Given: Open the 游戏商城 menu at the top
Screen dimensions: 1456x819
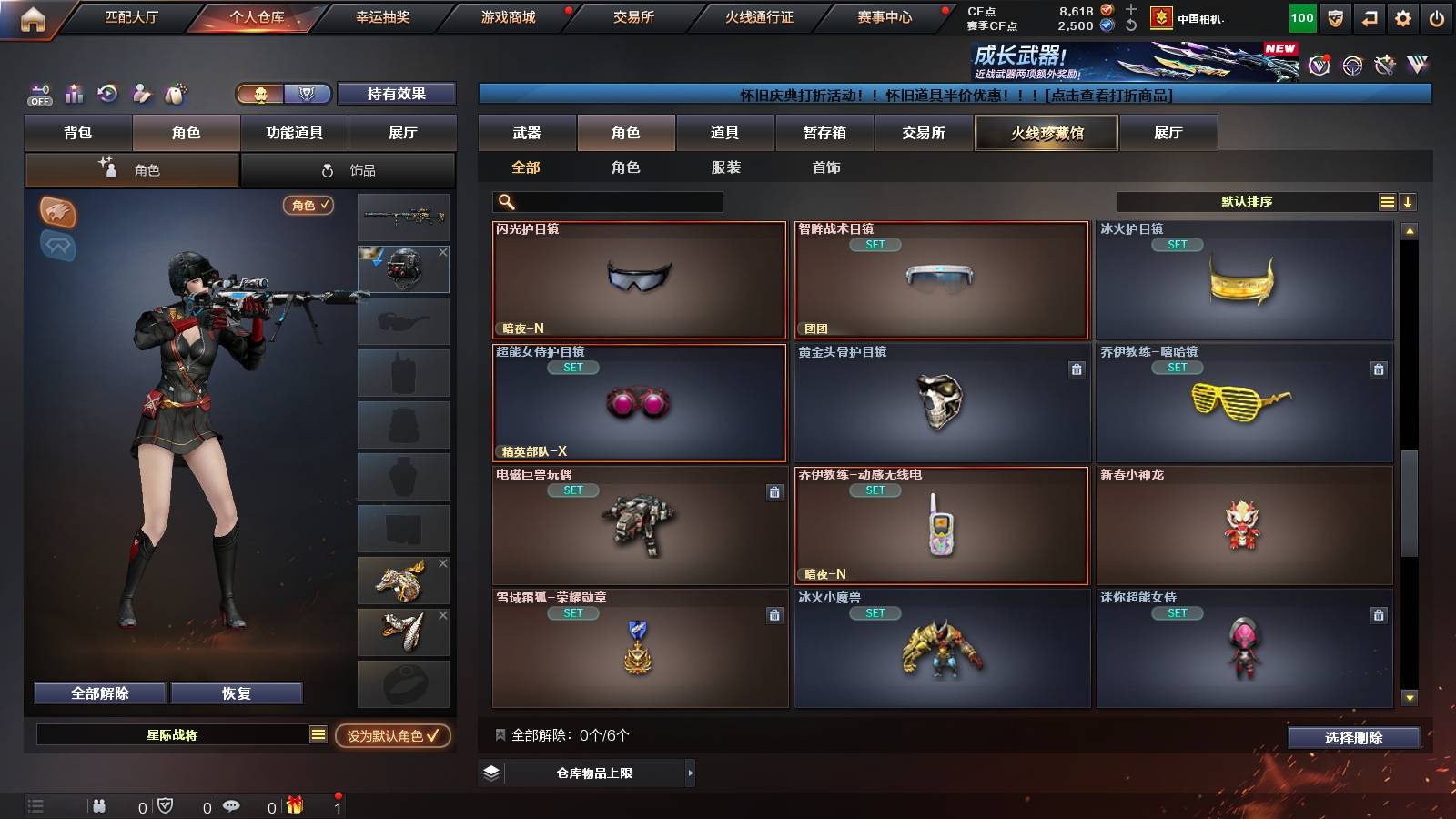Looking at the screenshot, I should click(x=507, y=15).
